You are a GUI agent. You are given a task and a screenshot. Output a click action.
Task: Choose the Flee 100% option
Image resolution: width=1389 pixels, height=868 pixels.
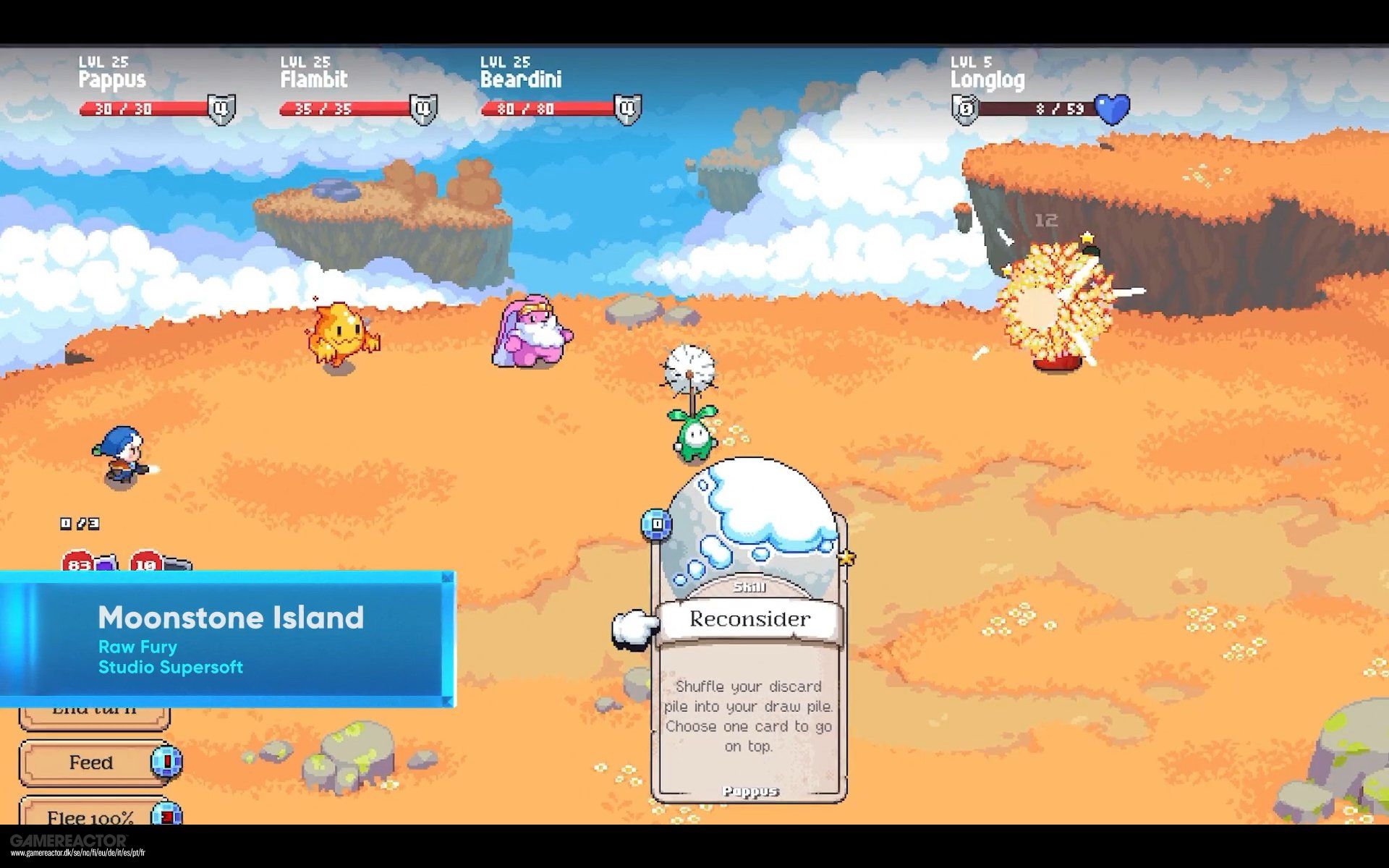pyautogui.click(x=92, y=815)
